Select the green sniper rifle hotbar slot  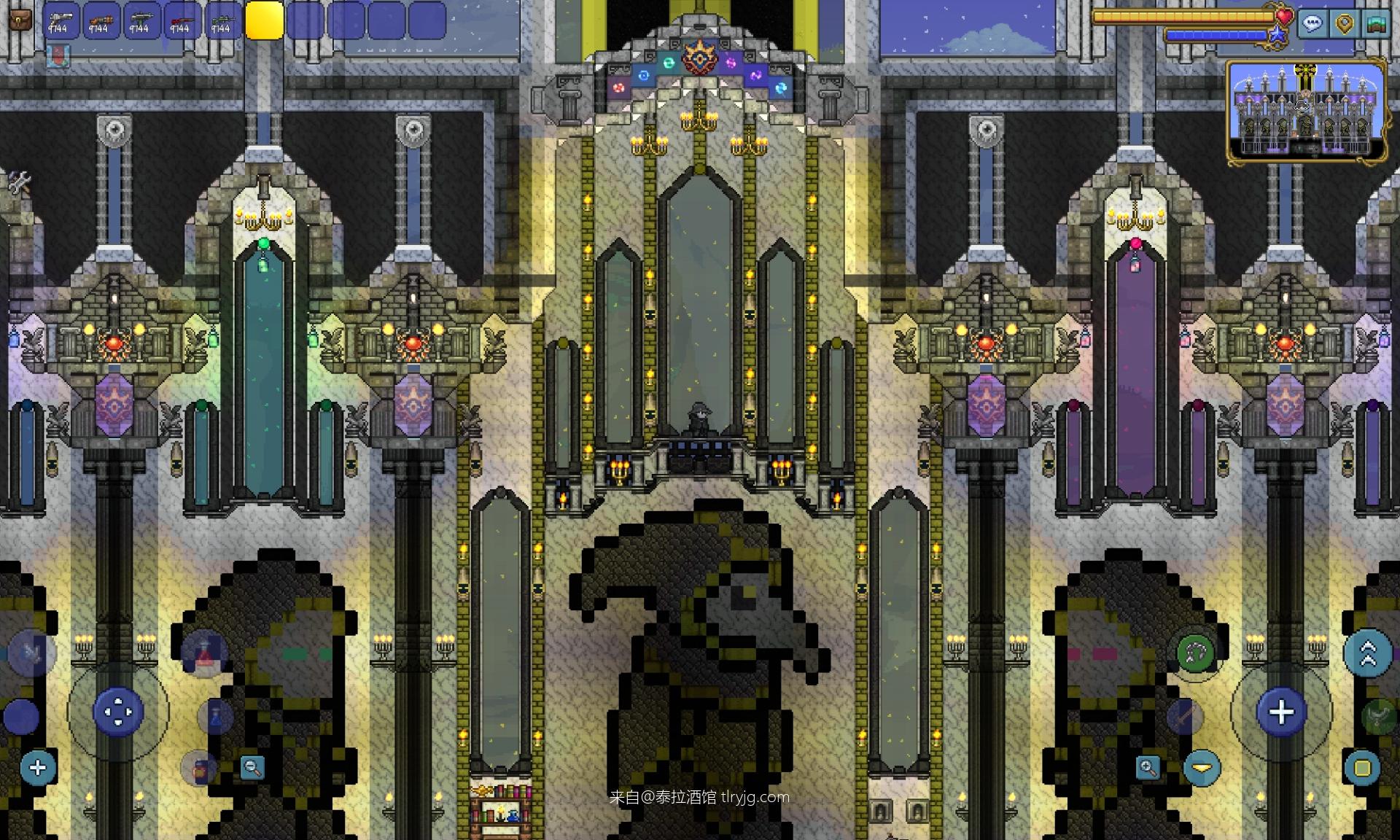point(223,20)
